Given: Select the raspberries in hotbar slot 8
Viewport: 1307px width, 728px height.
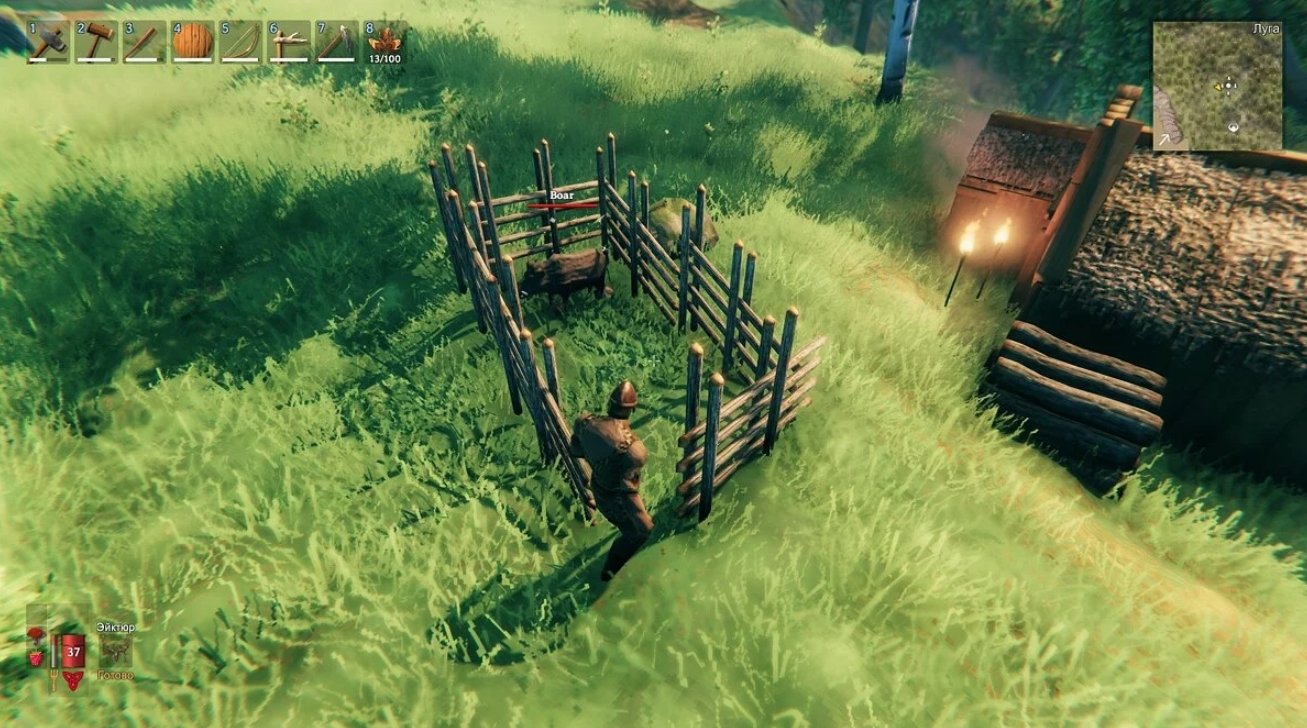Looking at the screenshot, I should coord(386,40).
